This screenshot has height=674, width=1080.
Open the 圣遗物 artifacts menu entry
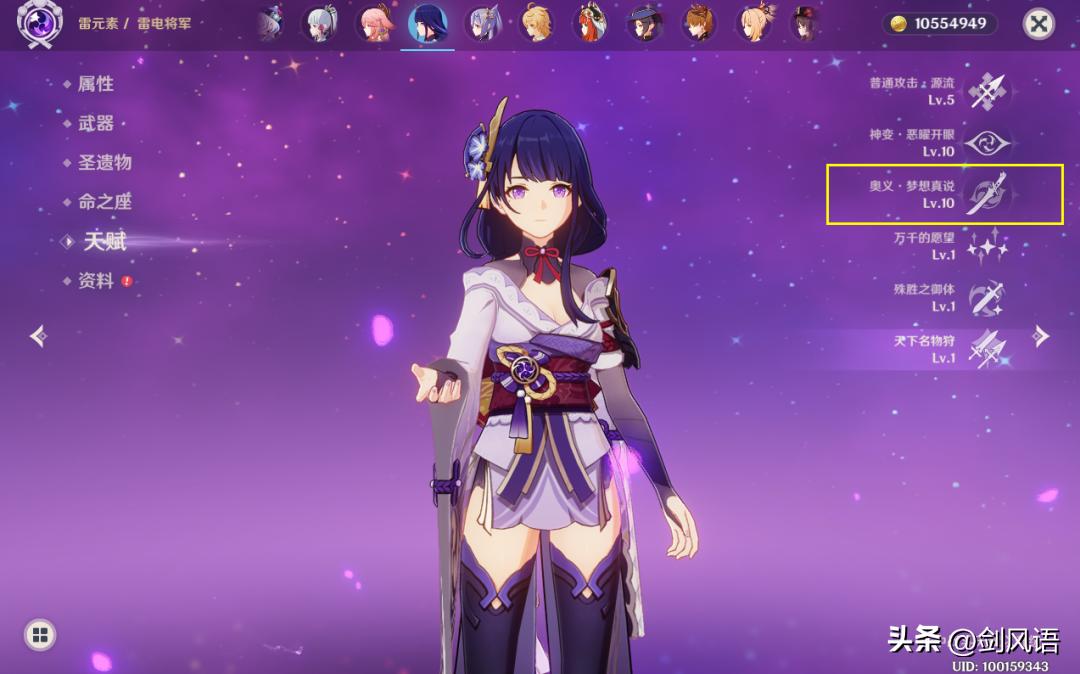[105, 162]
